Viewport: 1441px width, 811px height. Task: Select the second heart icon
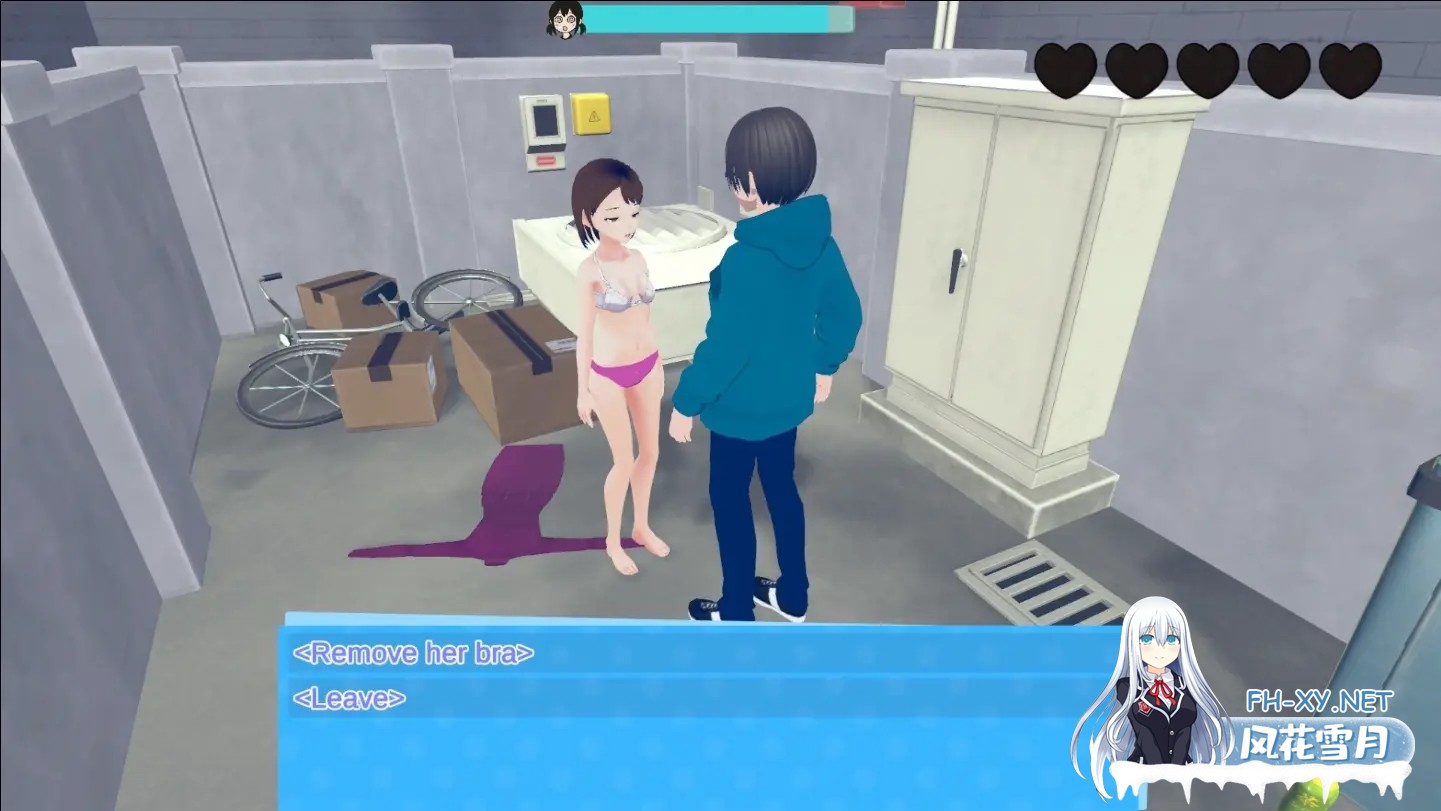pos(1135,66)
